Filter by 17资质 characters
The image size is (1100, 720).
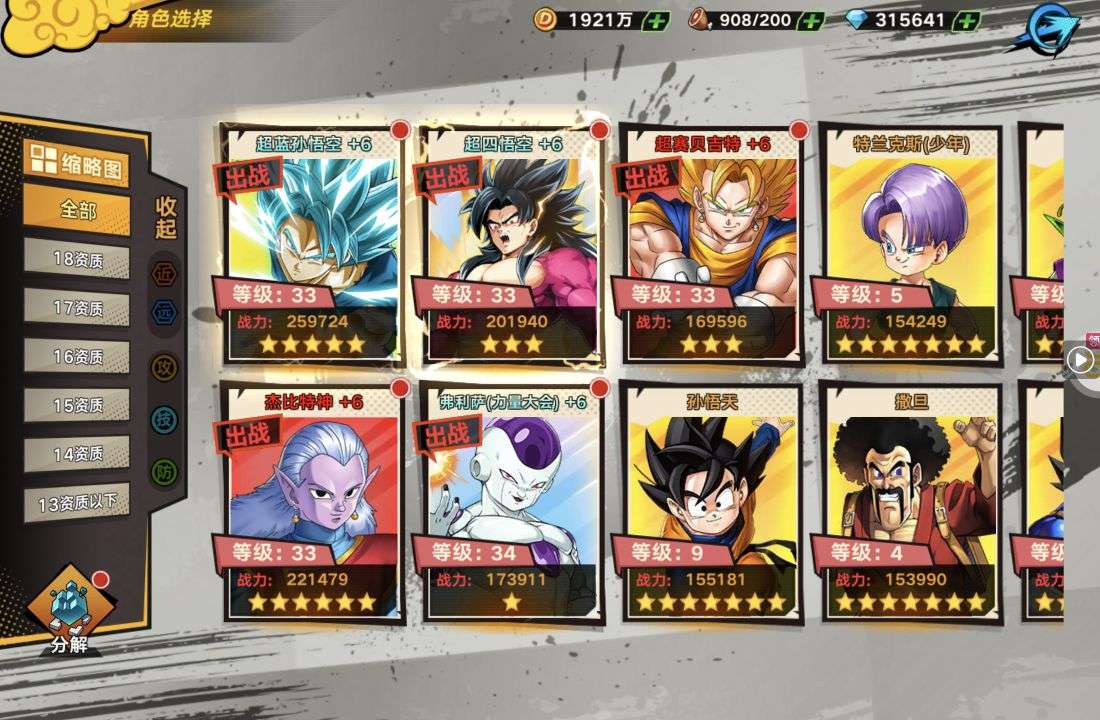(x=77, y=308)
